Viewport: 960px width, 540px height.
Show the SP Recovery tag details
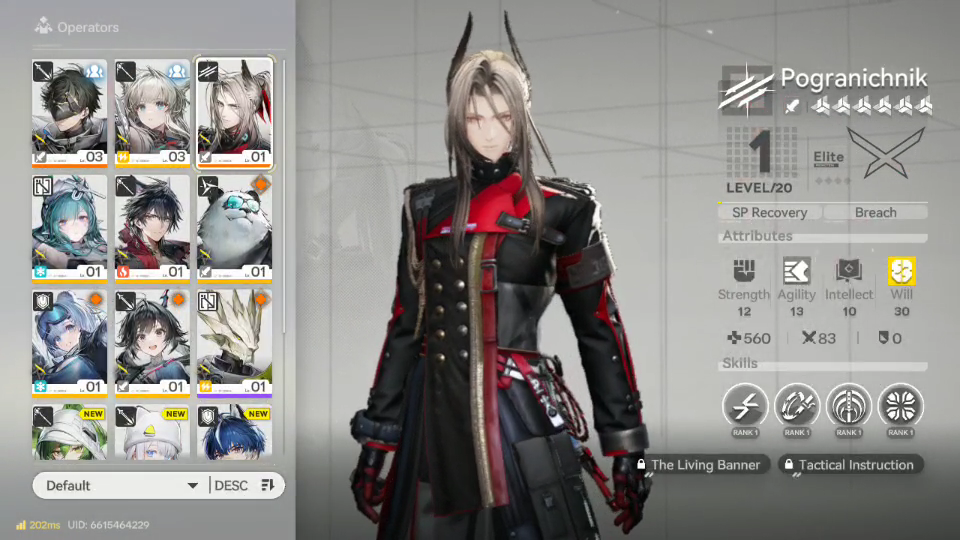770,212
